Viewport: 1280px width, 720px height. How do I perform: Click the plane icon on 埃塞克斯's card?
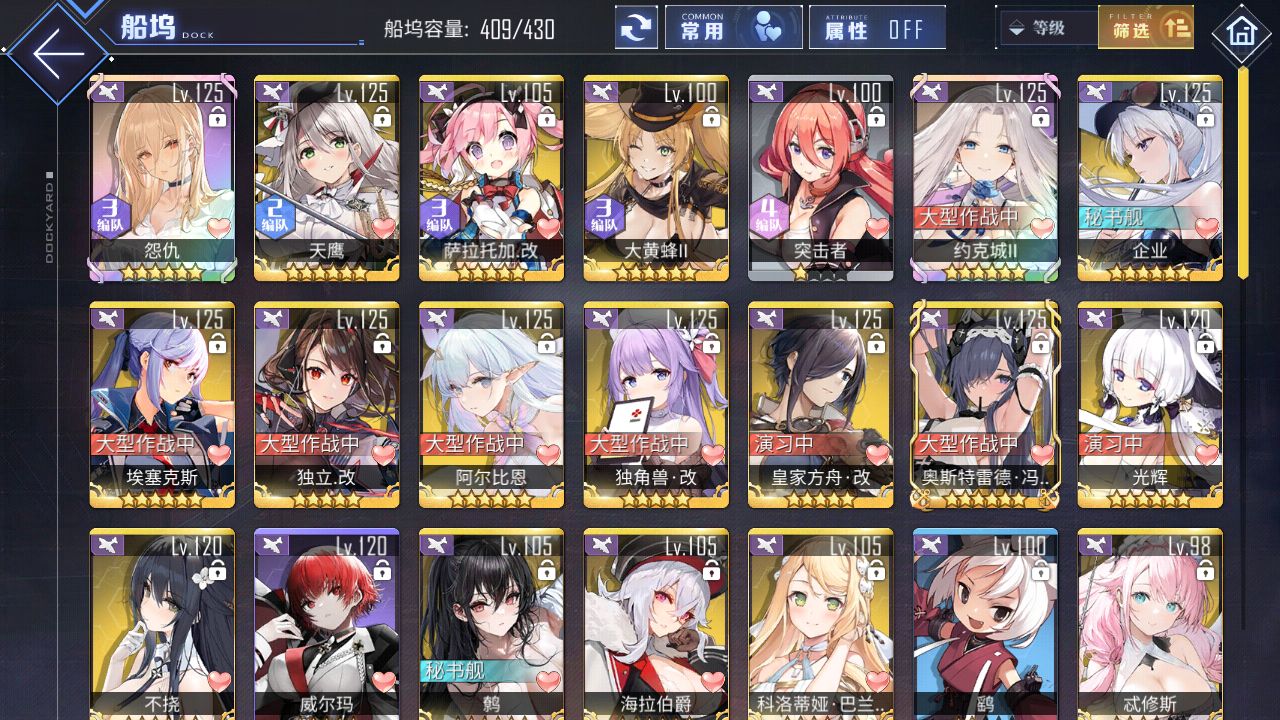(107, 318)
